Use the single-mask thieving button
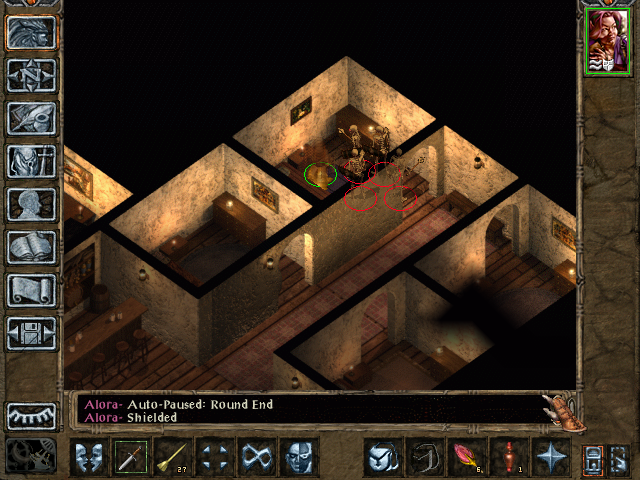This screenshot has width=640, height=480. tap(298, 457)
